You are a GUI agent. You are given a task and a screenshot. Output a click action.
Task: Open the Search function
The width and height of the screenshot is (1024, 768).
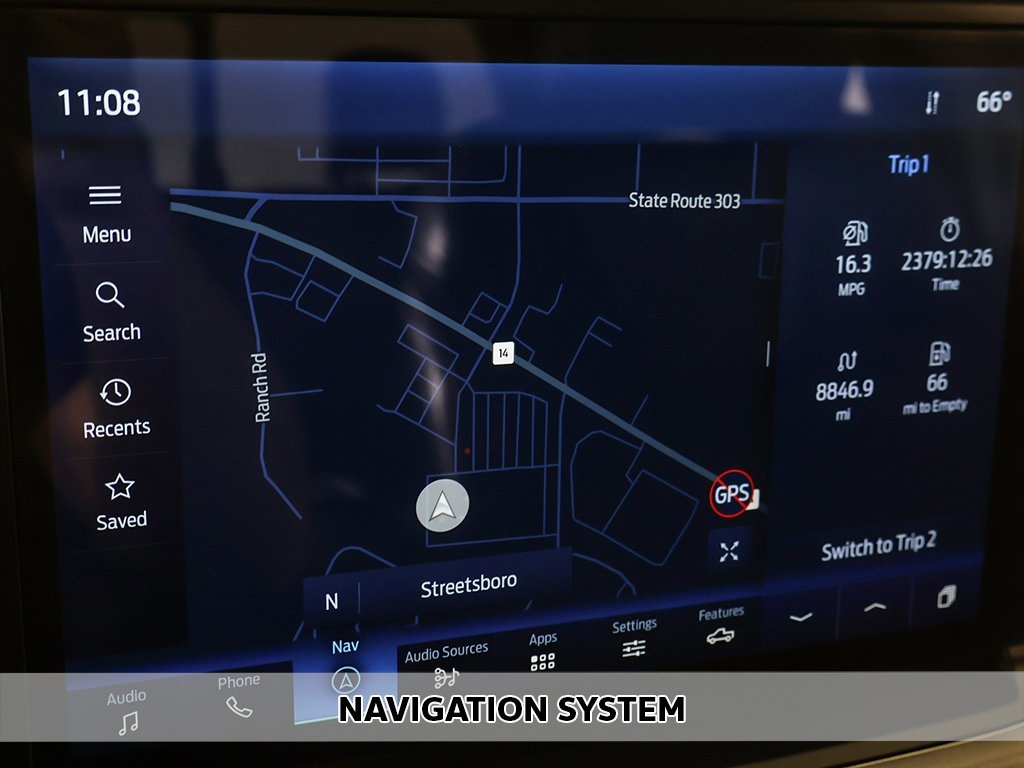coord(111,312)
